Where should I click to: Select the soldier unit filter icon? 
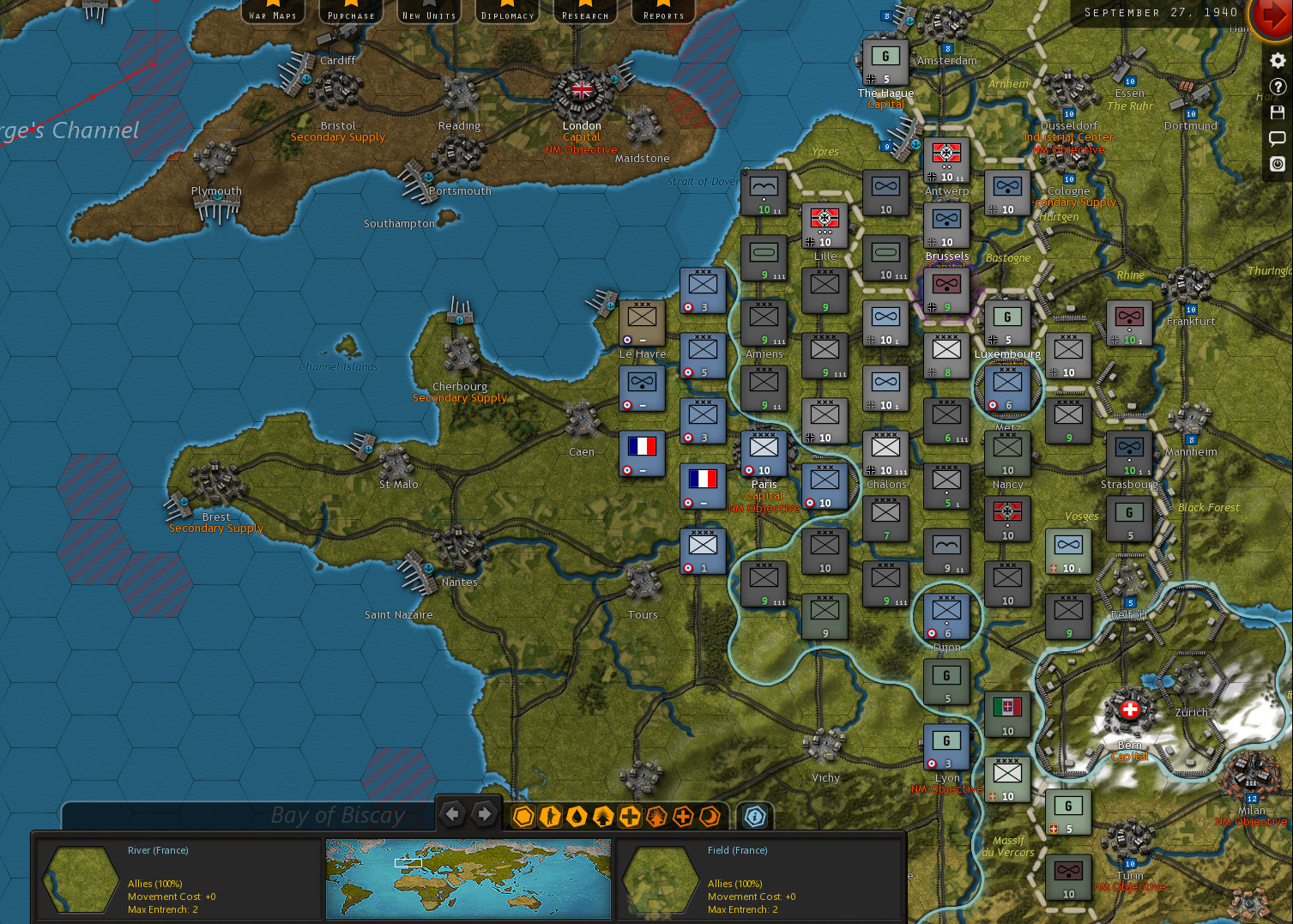click(x=550, y=817)
